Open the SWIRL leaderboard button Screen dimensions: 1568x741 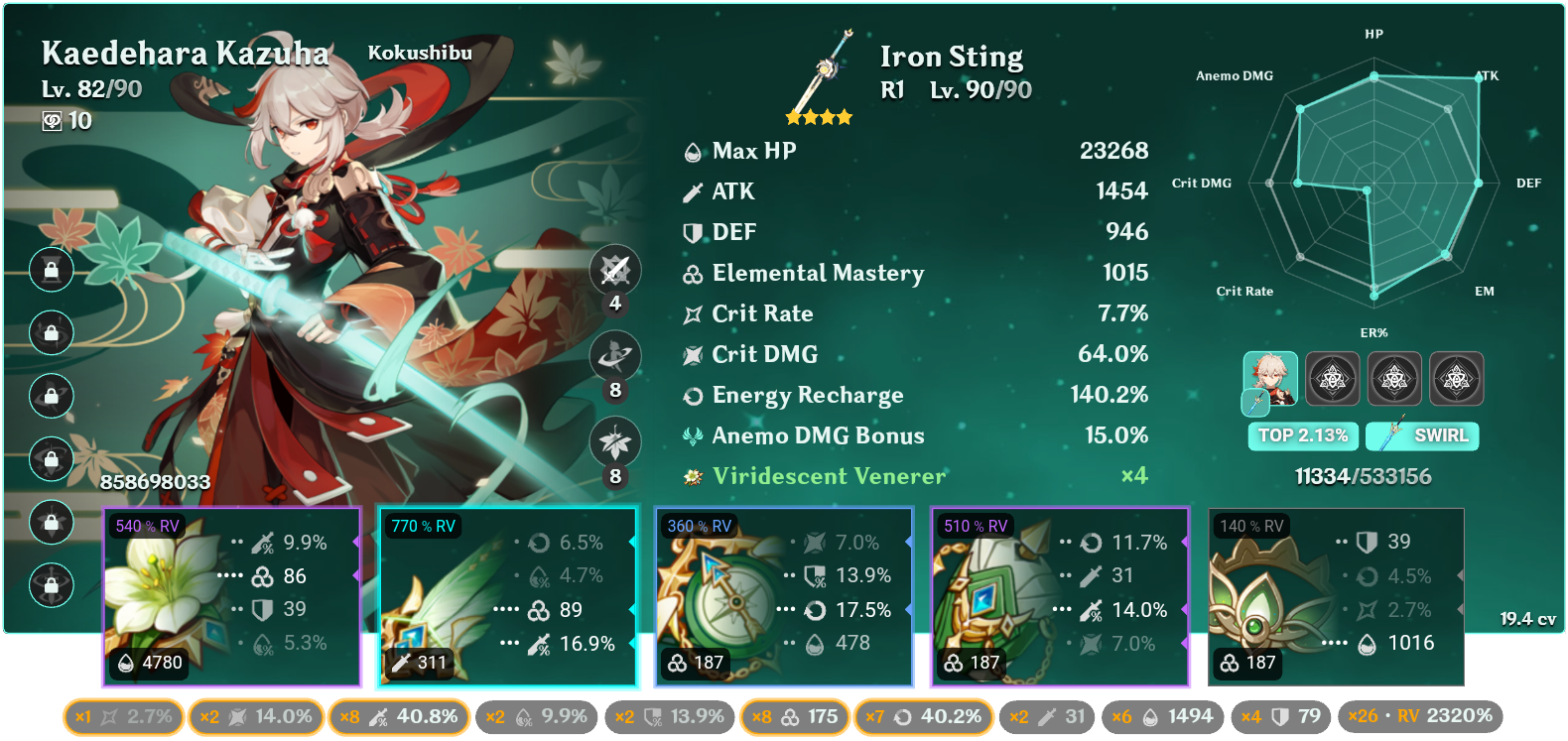pyautogui.click(x=1422, y=435)
